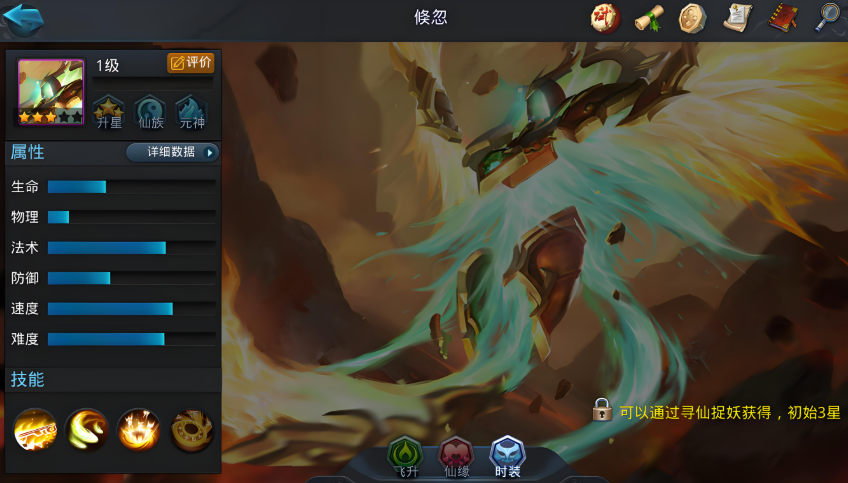Select the golden ring skill icon
The height and width of the screenshot is (483, 848).
tap(191, 431)
